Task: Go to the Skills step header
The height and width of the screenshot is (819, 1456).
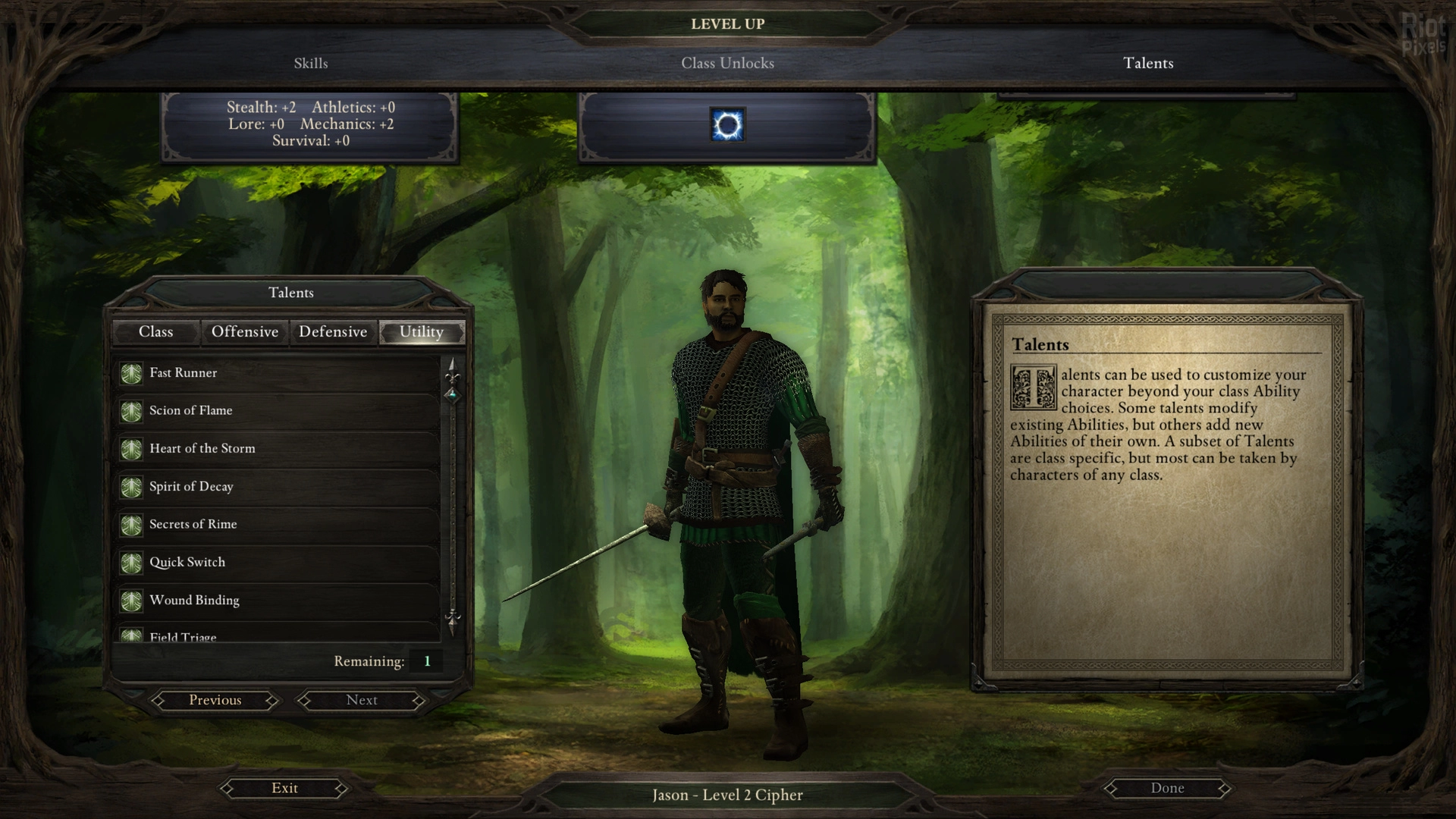Action: (x=311, y=64)
